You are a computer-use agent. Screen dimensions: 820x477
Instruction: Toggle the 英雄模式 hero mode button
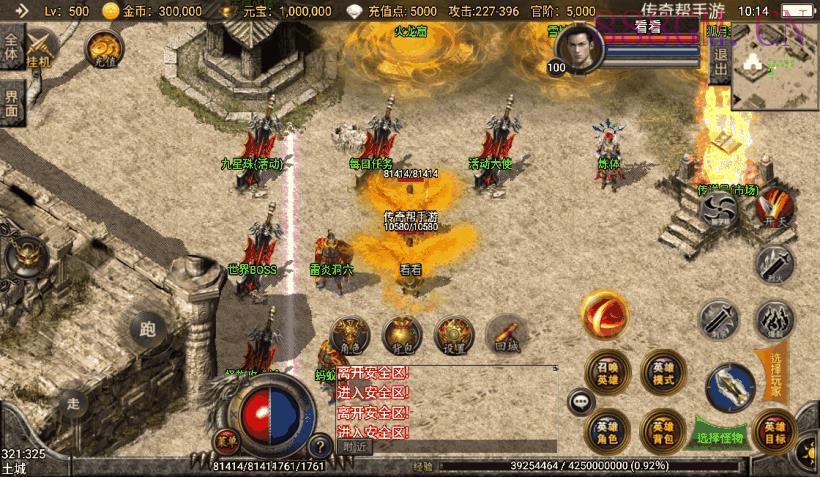pos(663,372)
